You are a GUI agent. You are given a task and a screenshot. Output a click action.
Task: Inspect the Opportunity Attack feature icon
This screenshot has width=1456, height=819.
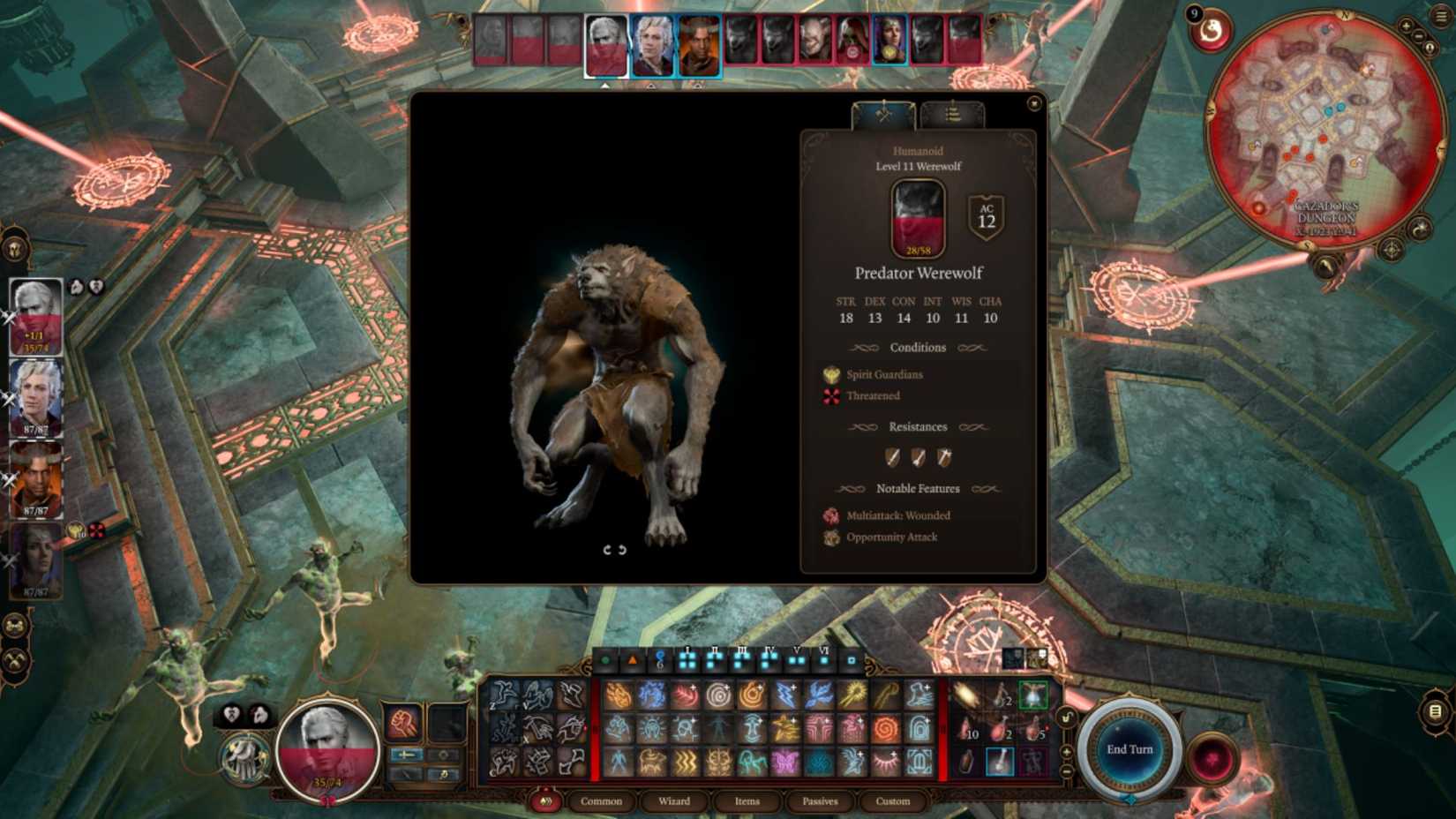830,537
